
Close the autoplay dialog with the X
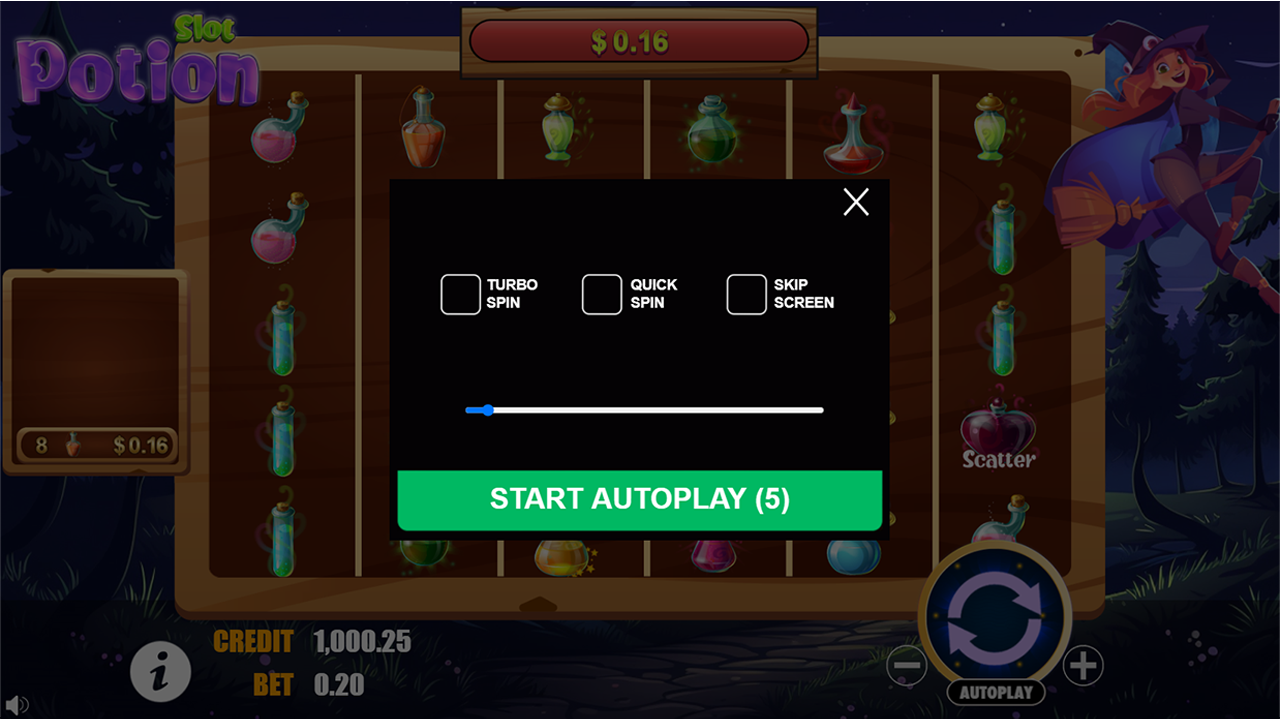855,201
